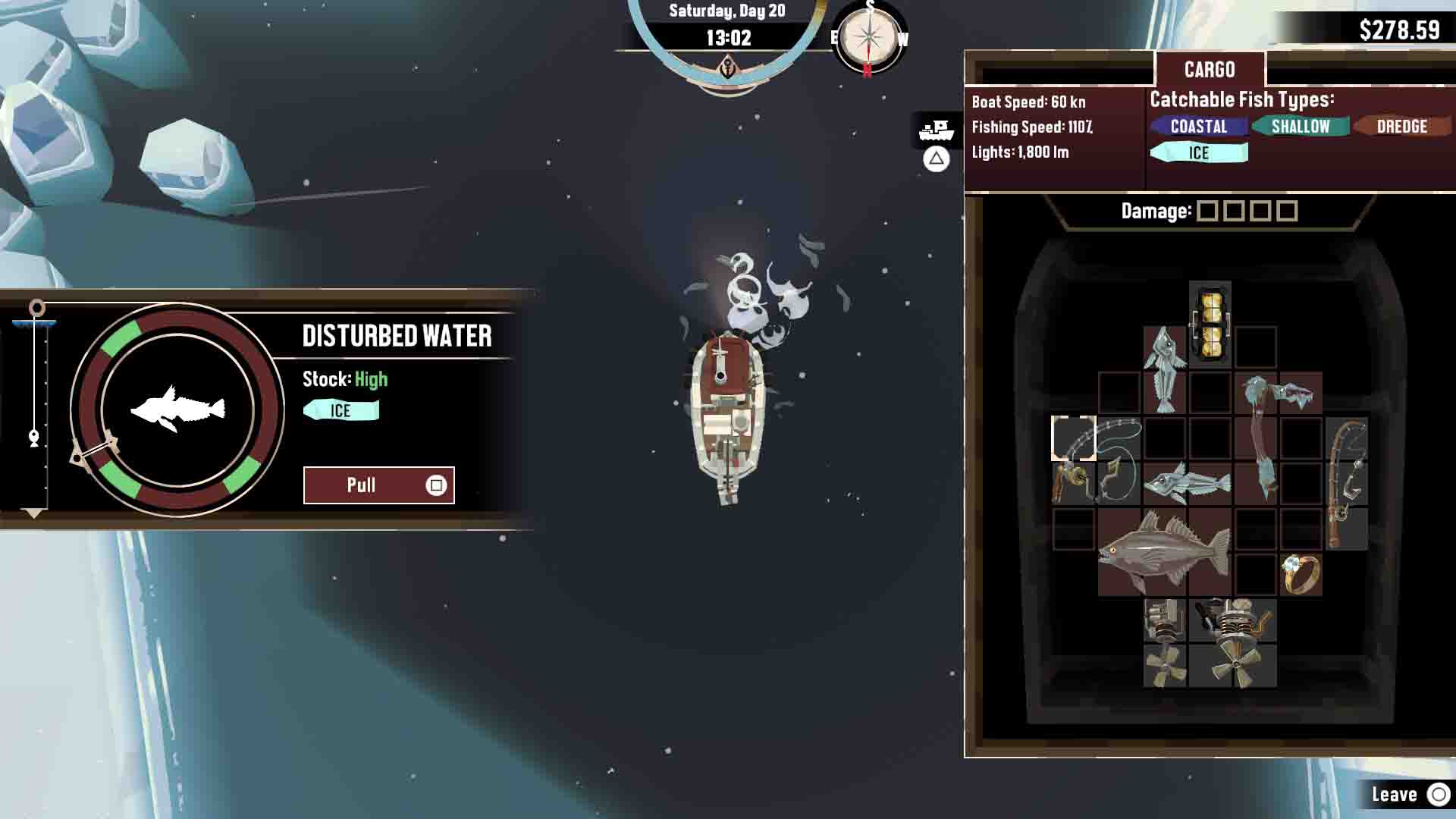This screenshot has height=819, width=1456.
Task: Click the white fish silhouette in Disturbed Water panel
Action: [x=178, y=409]
